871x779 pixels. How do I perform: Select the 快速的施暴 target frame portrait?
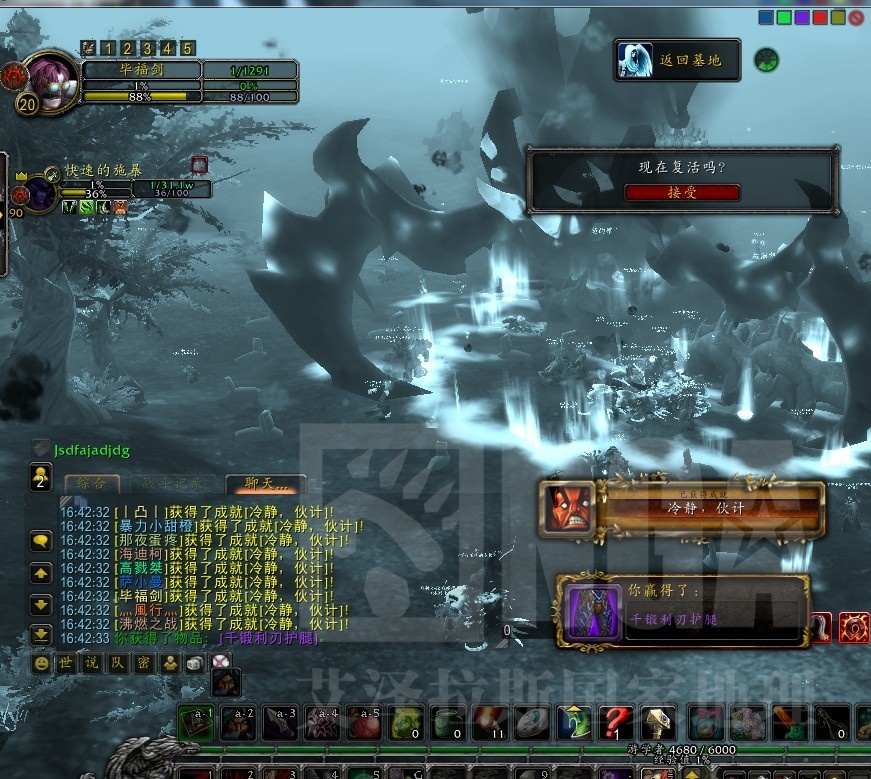[40, 192]
